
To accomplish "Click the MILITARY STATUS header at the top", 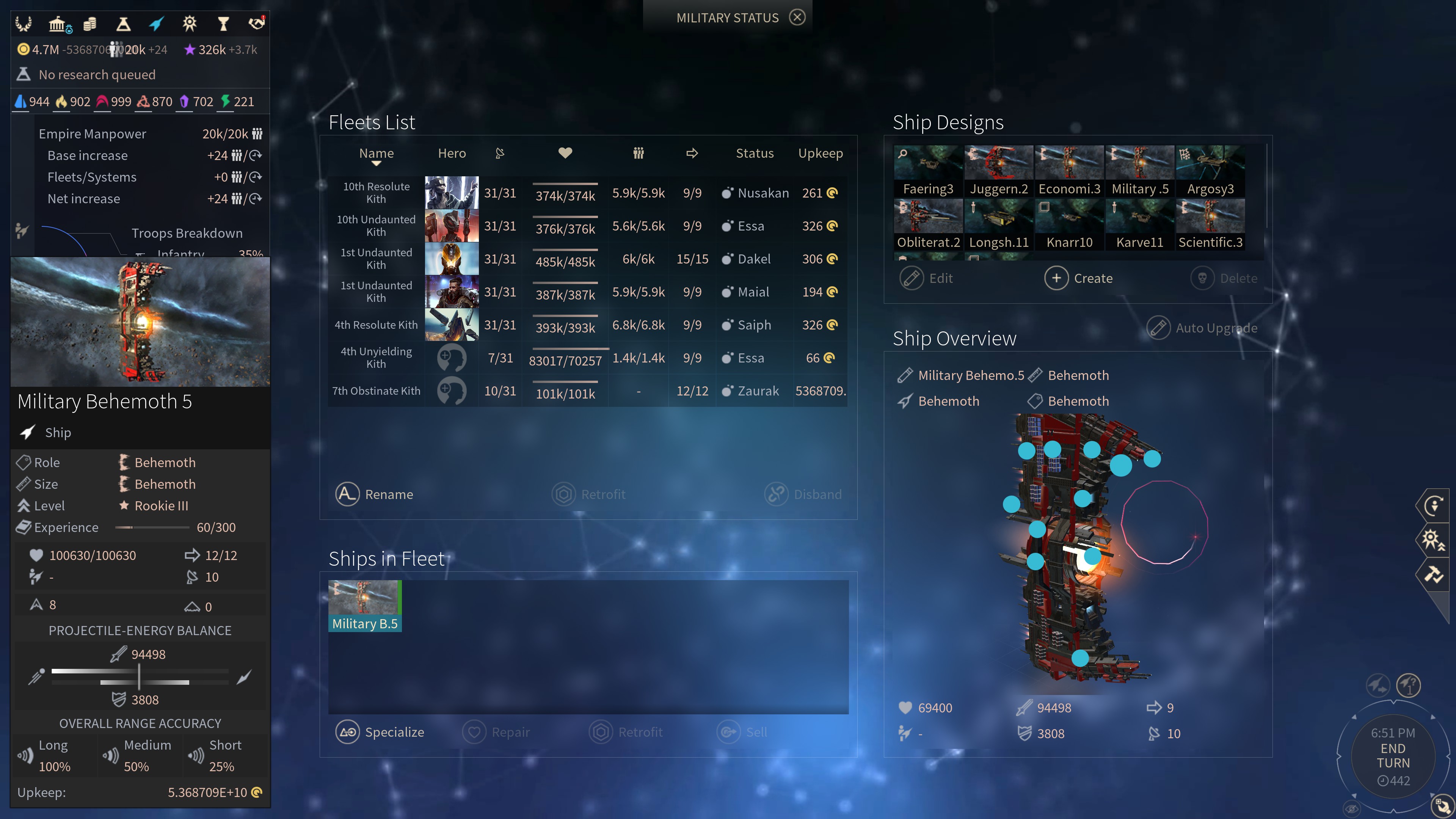I will pos(728,17).
